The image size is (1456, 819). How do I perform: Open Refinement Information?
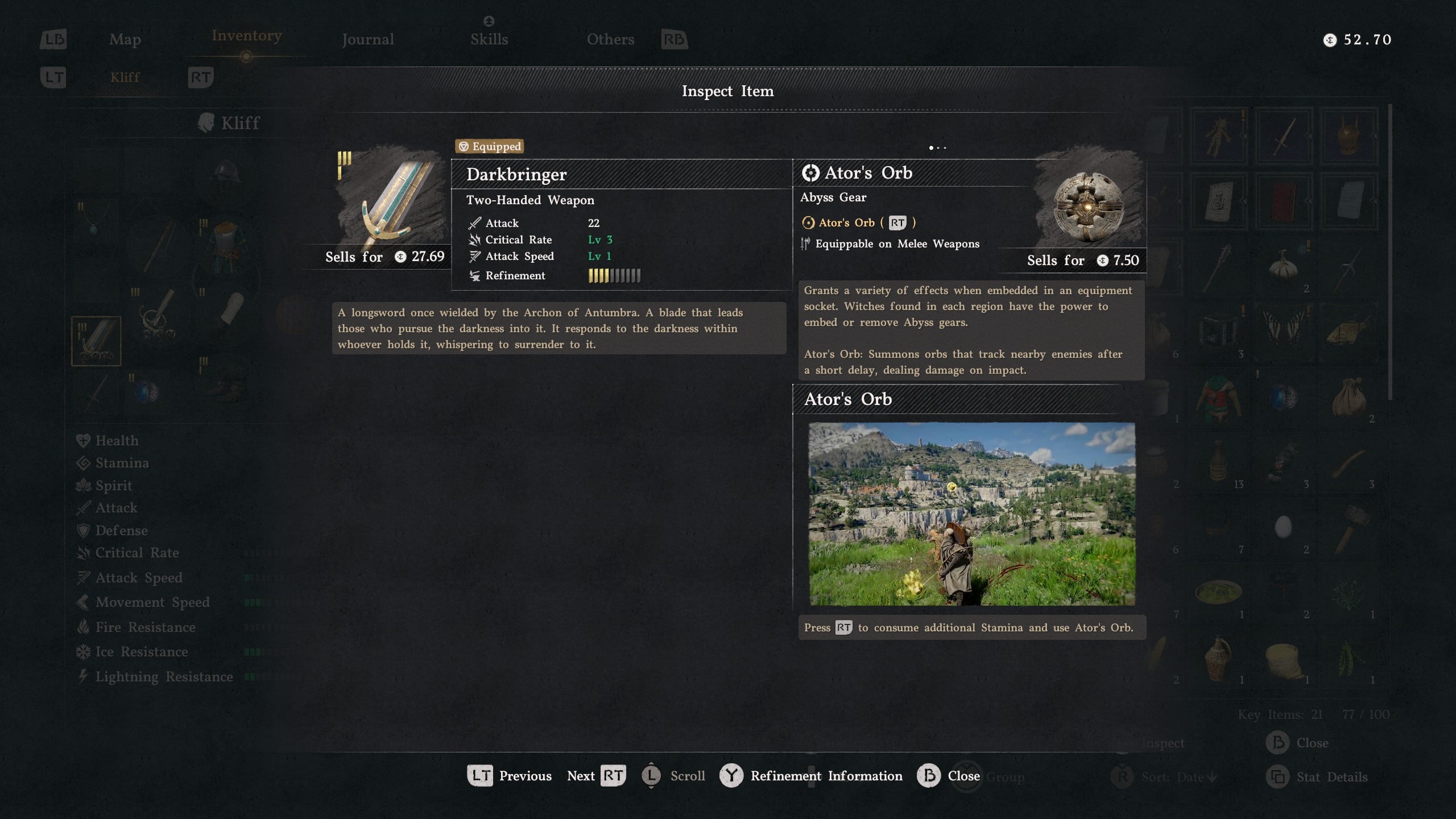tap(811, 776)
